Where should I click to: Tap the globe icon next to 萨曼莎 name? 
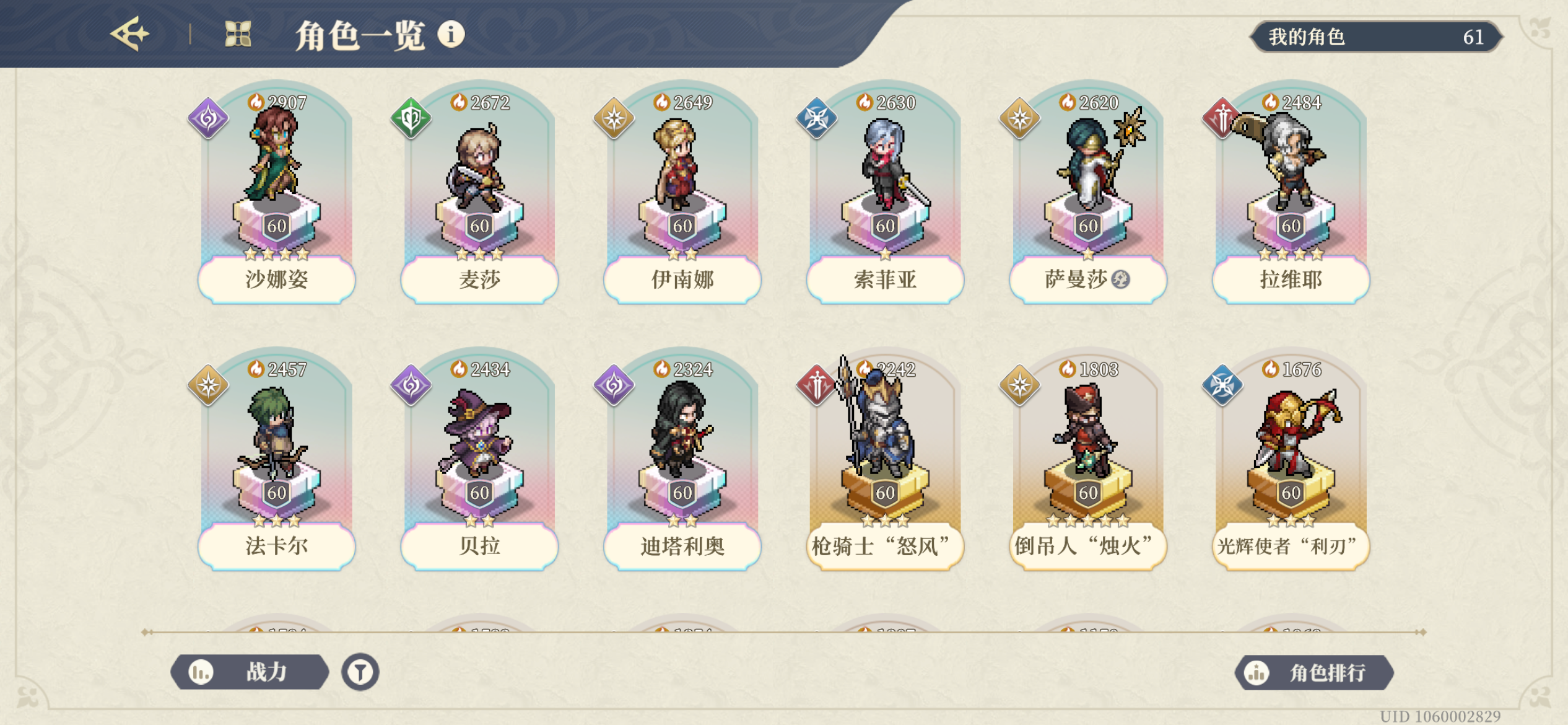point(1122,281)
